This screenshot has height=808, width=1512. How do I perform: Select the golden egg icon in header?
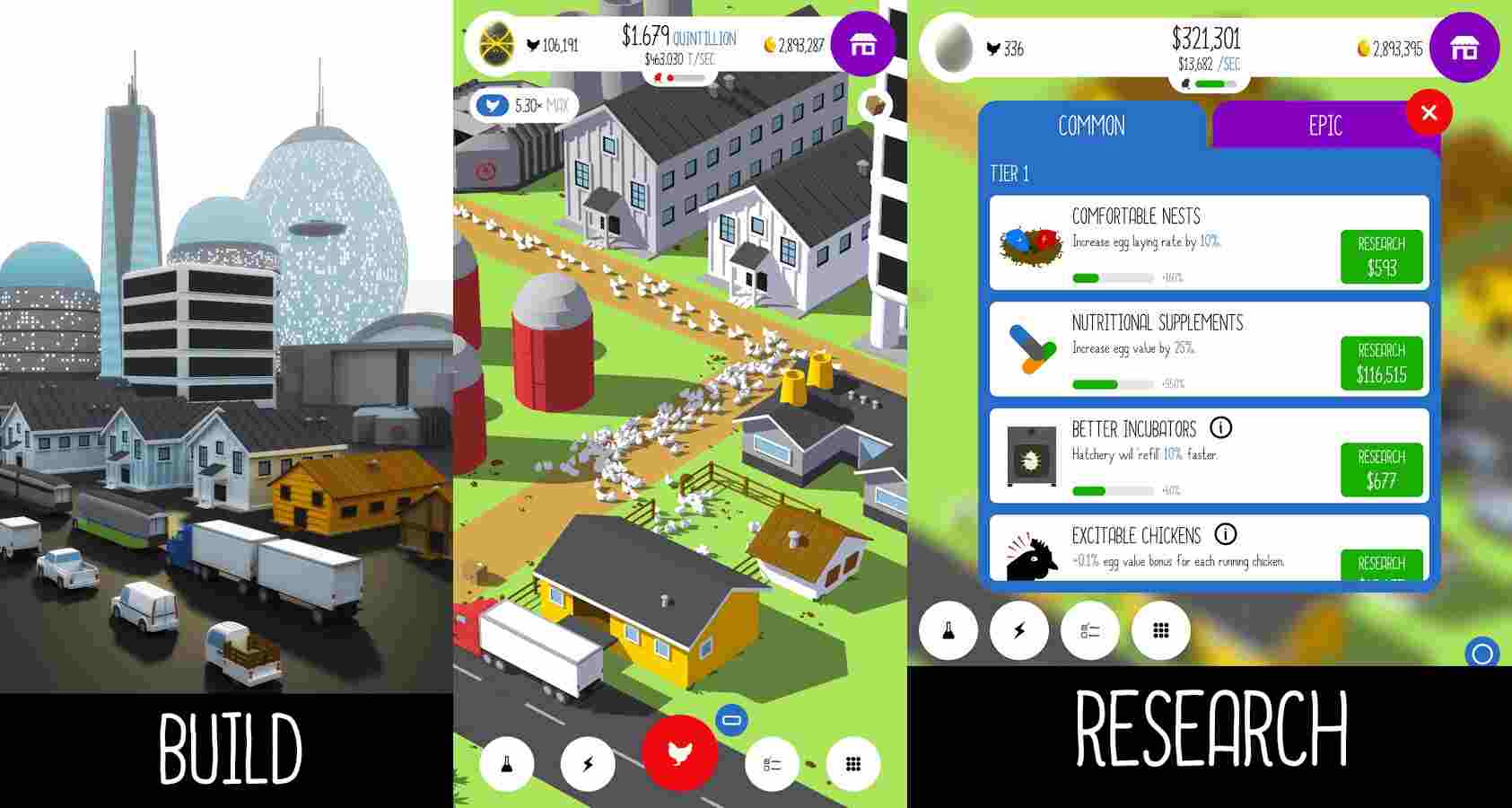494,42
